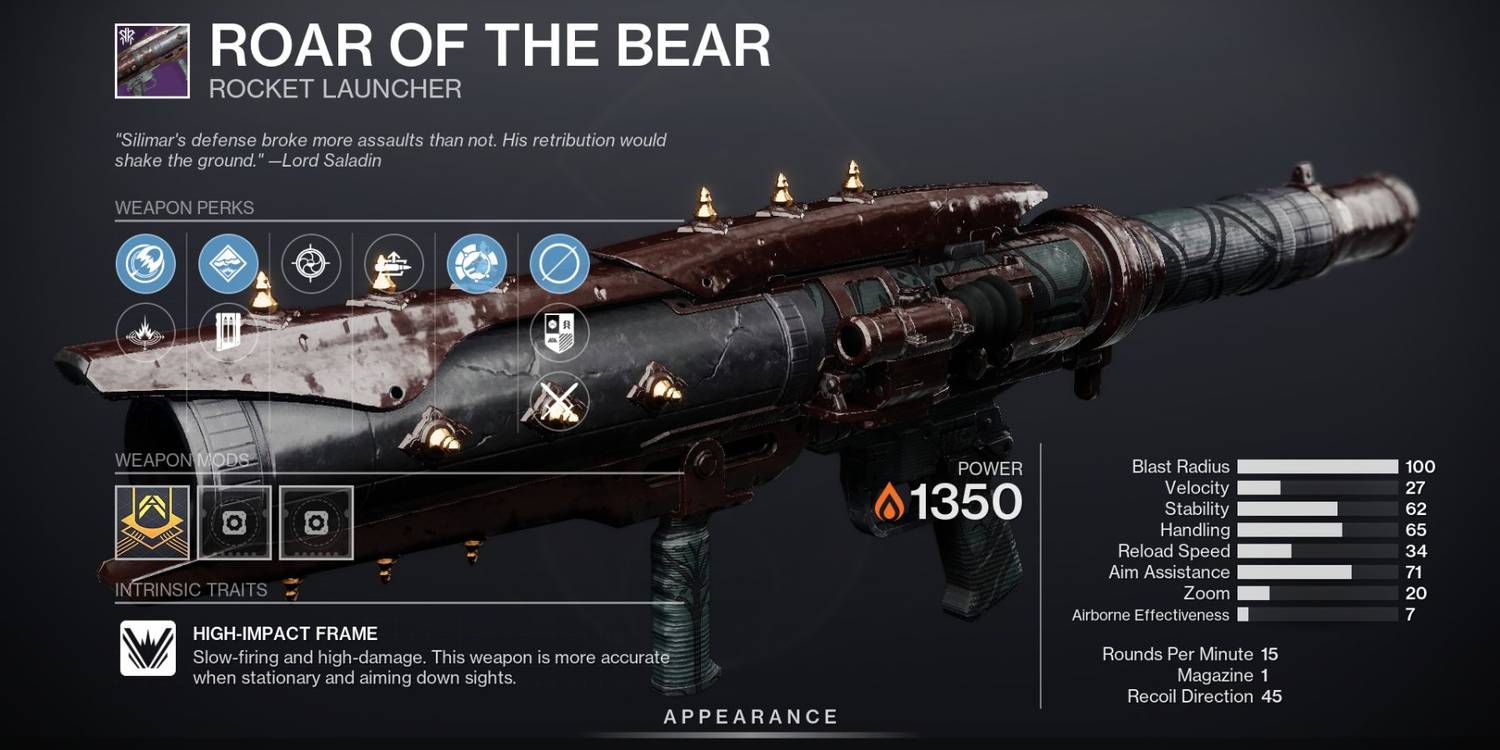The height and width of the screenshot is (750, 1500).
Task: Toggle the slashed-circle empty ornament option
Action: 558,264
